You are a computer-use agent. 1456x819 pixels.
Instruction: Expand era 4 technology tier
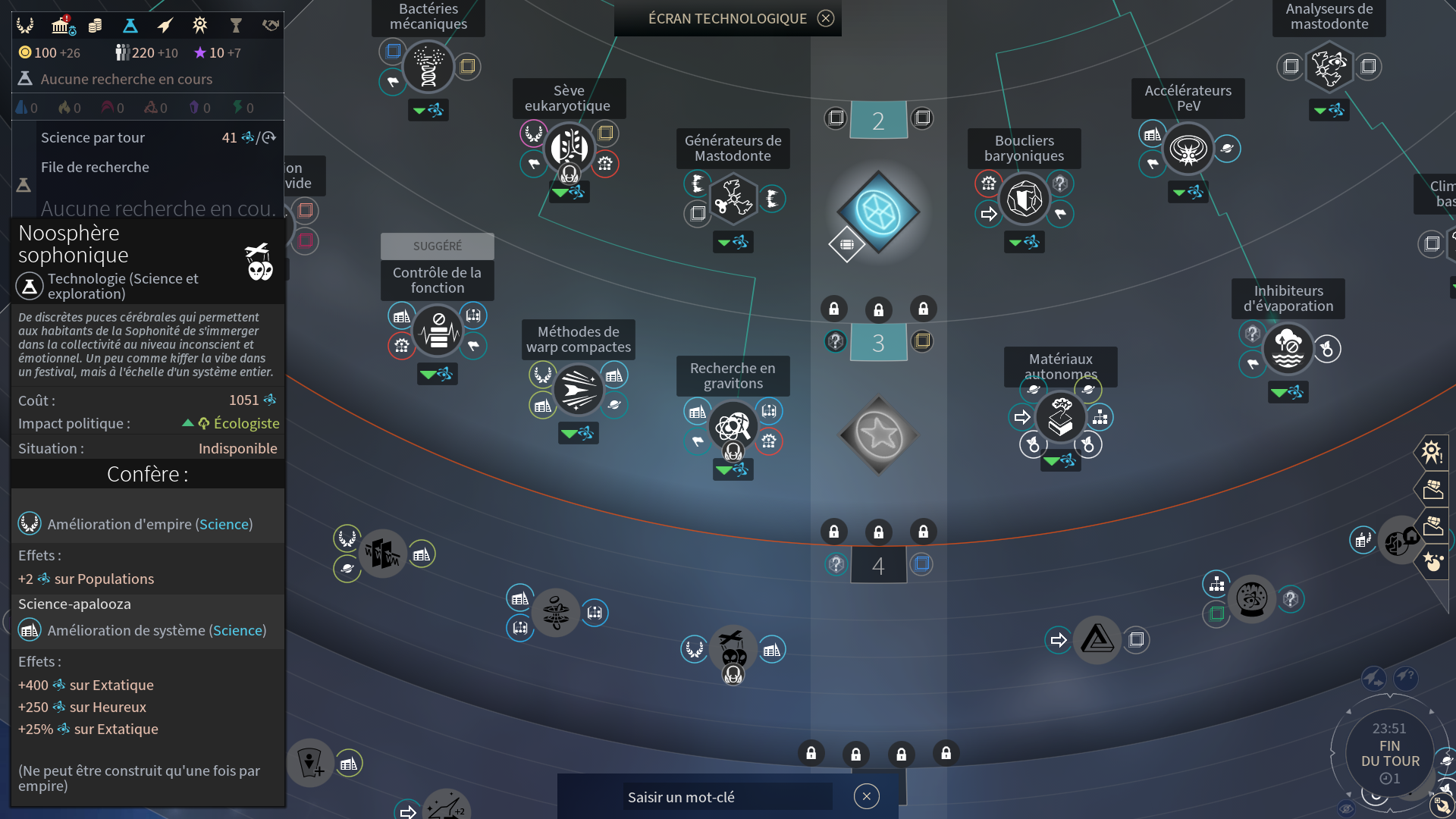click(x=879, y=564)
